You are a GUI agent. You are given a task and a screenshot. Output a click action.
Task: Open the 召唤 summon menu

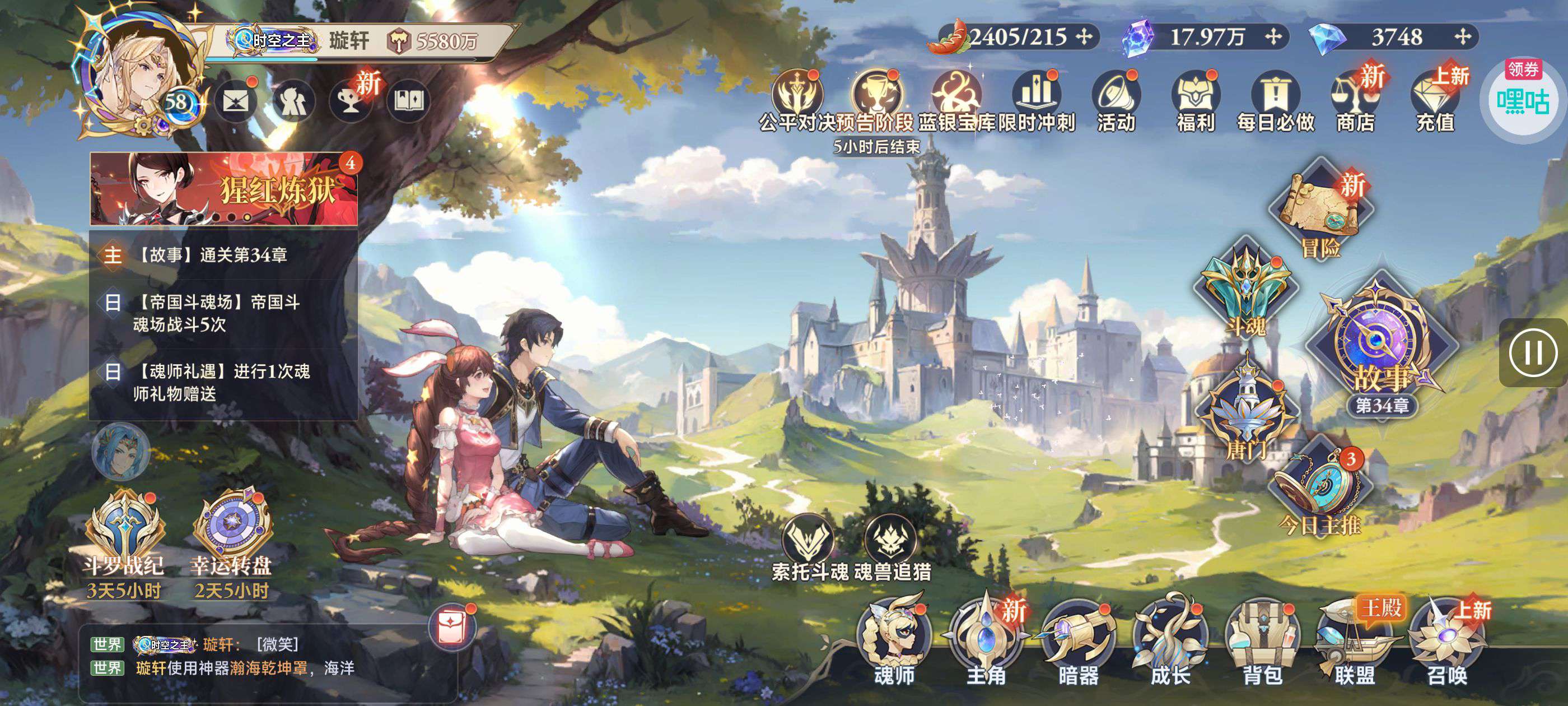pos(1447,640)
